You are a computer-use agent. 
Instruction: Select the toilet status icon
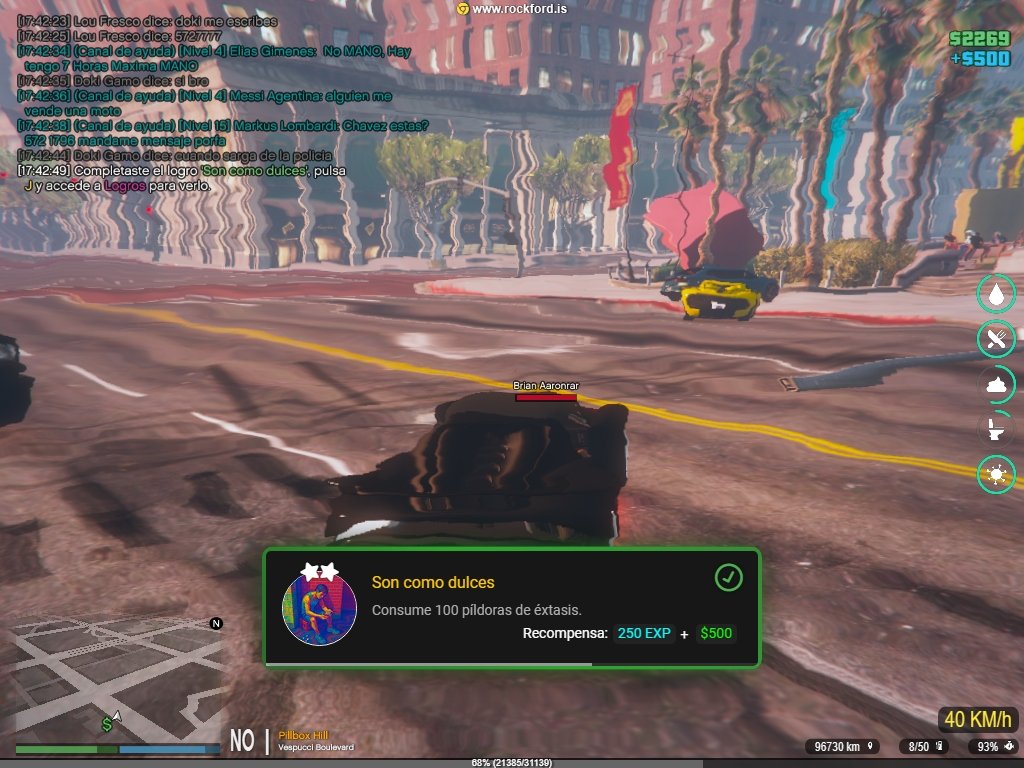point(996,430)
